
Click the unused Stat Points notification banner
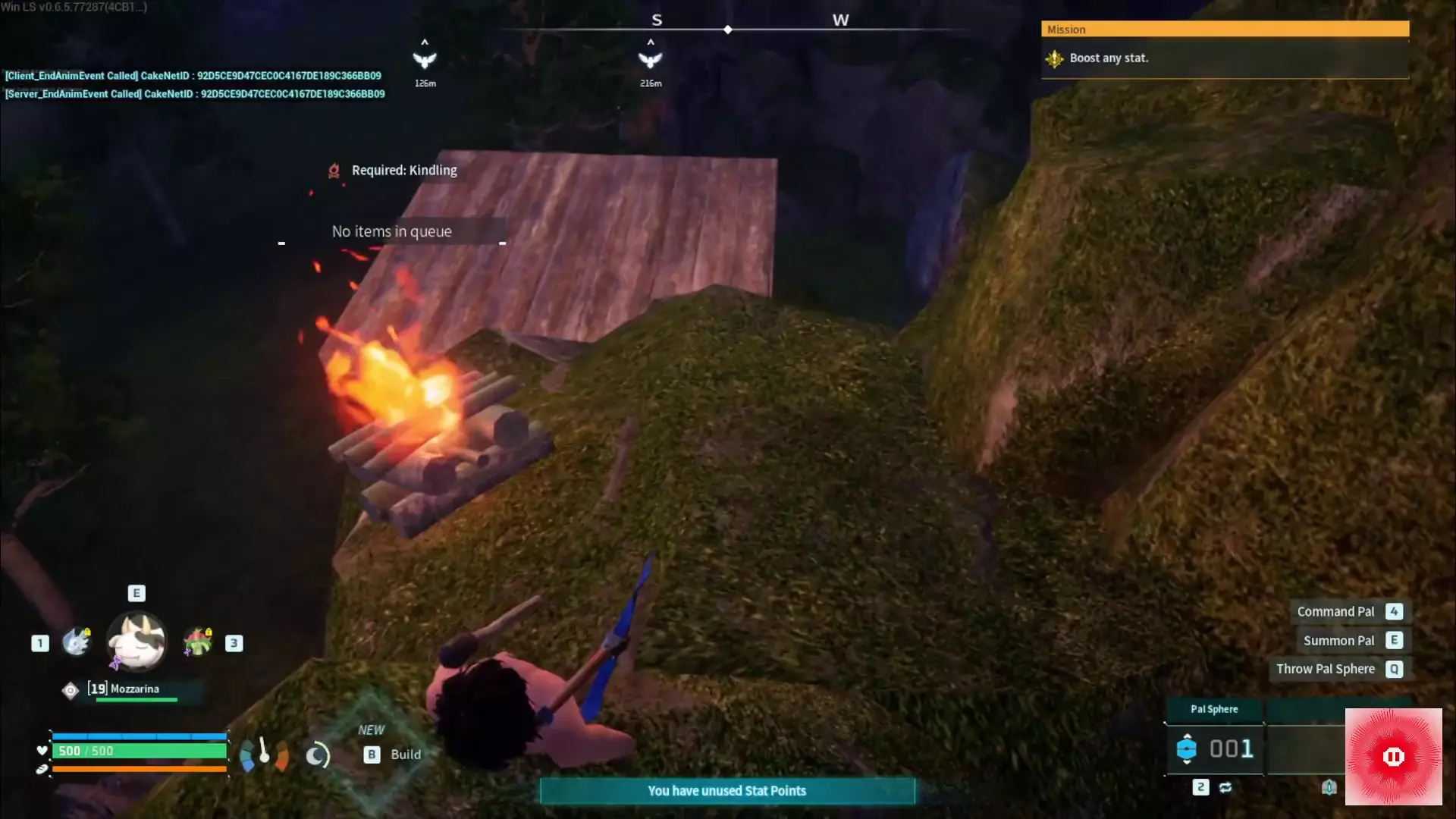(x=726, y=791)
